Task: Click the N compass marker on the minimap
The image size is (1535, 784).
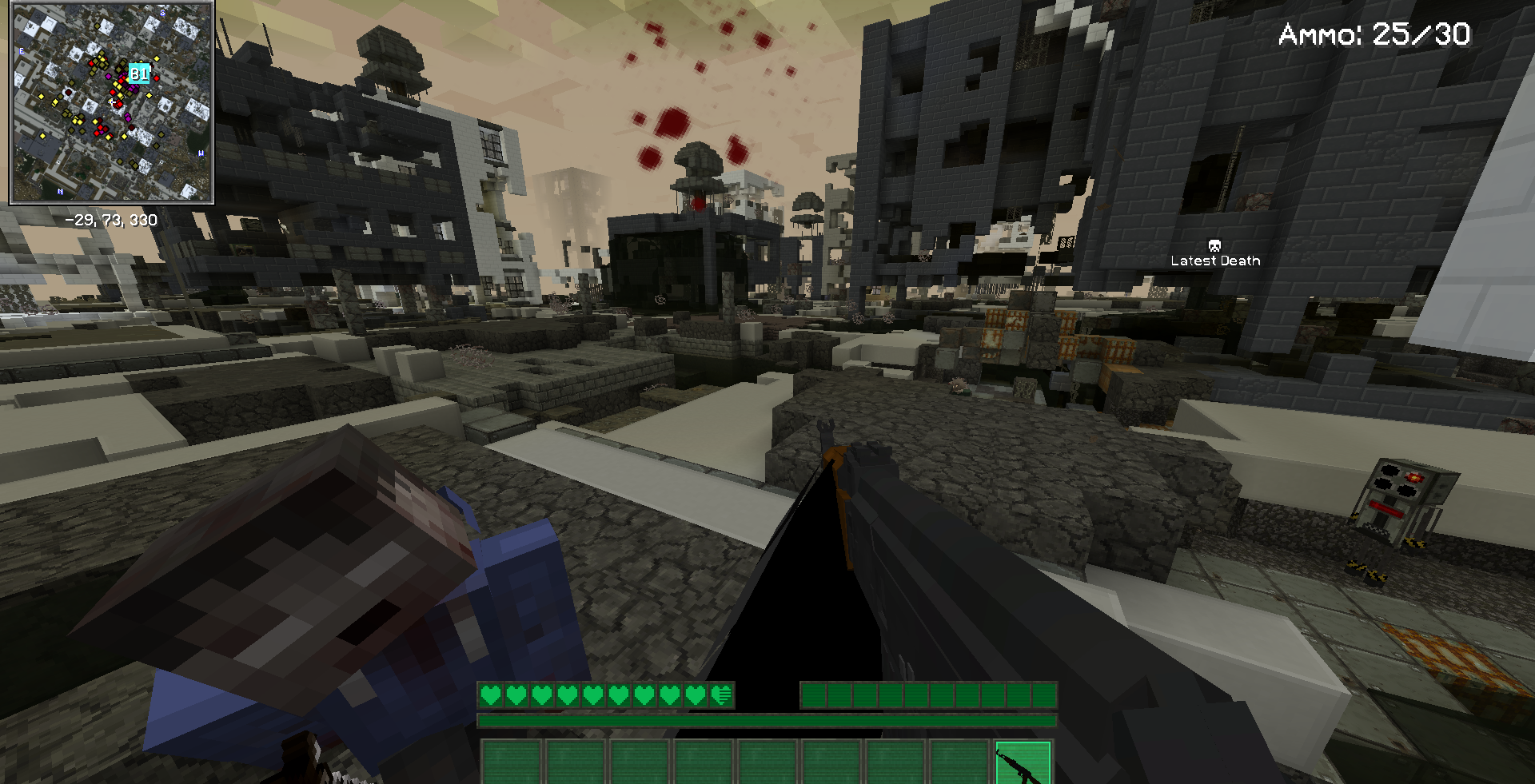Action: click(x=61, y=191)
